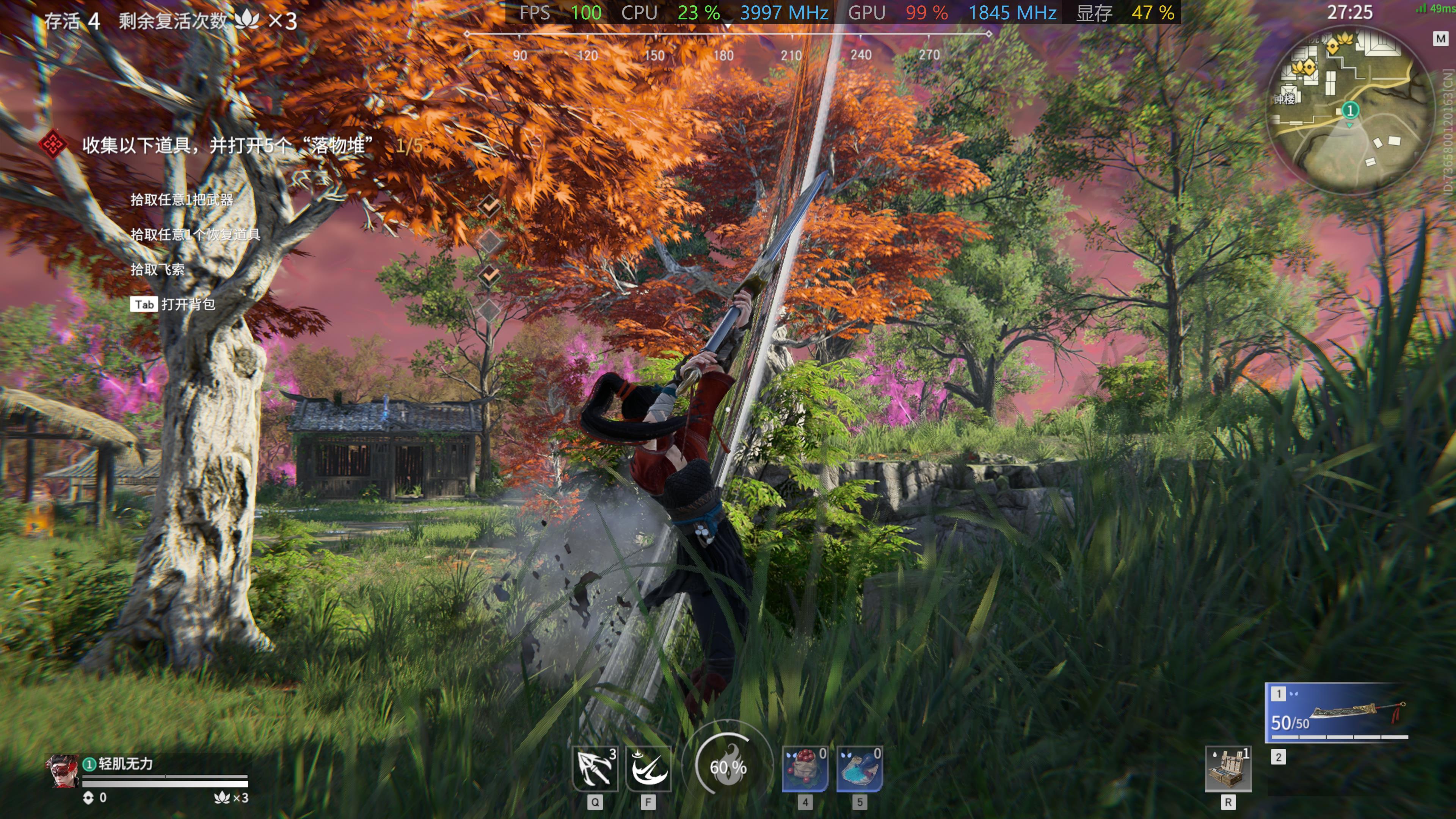Viewport: 1456px width, 819px height.
Task: Select the weapon repair kit box
Action: tap(1228, 769)
